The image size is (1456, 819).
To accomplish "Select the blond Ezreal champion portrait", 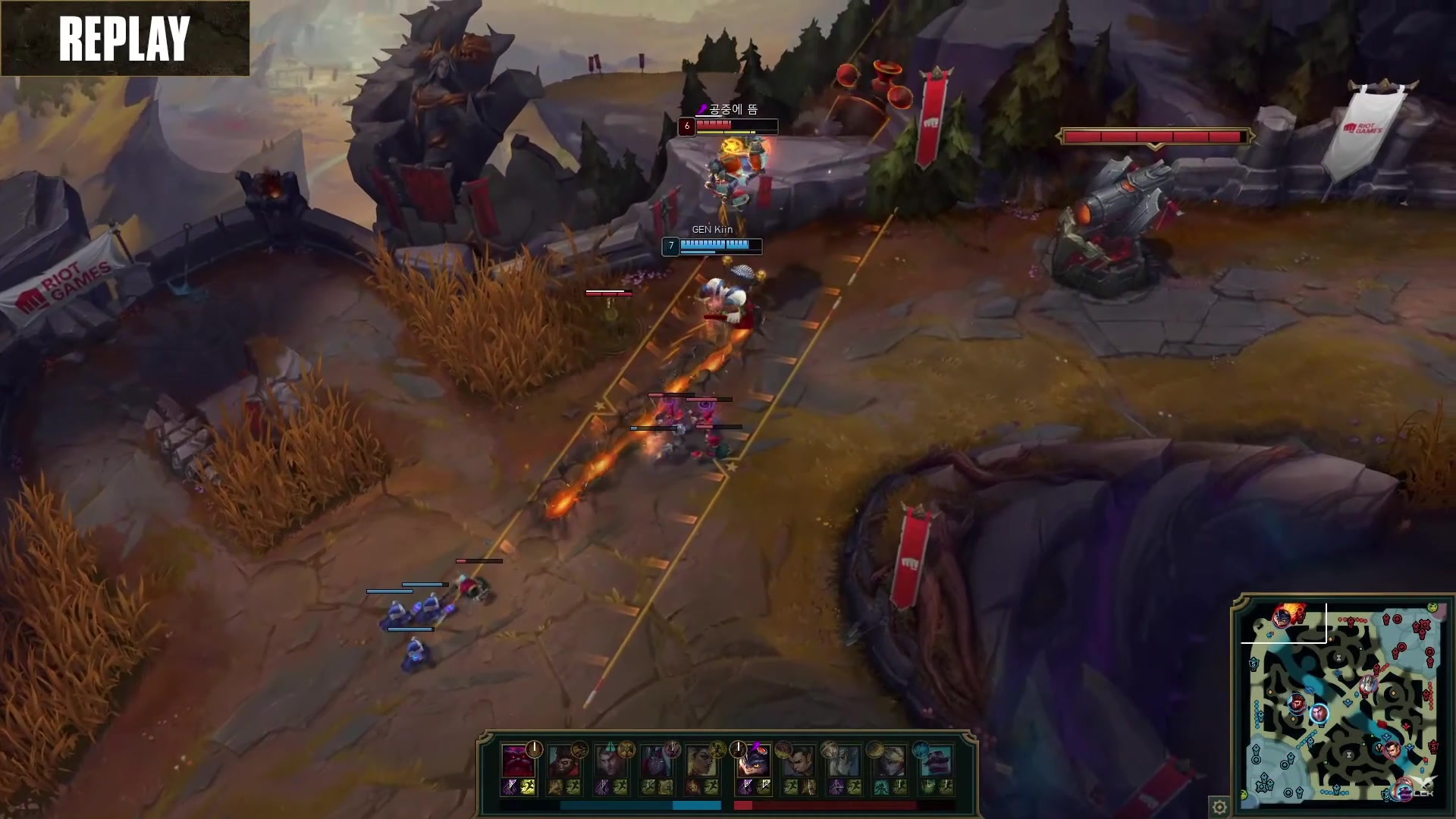I will click(888, 761).
